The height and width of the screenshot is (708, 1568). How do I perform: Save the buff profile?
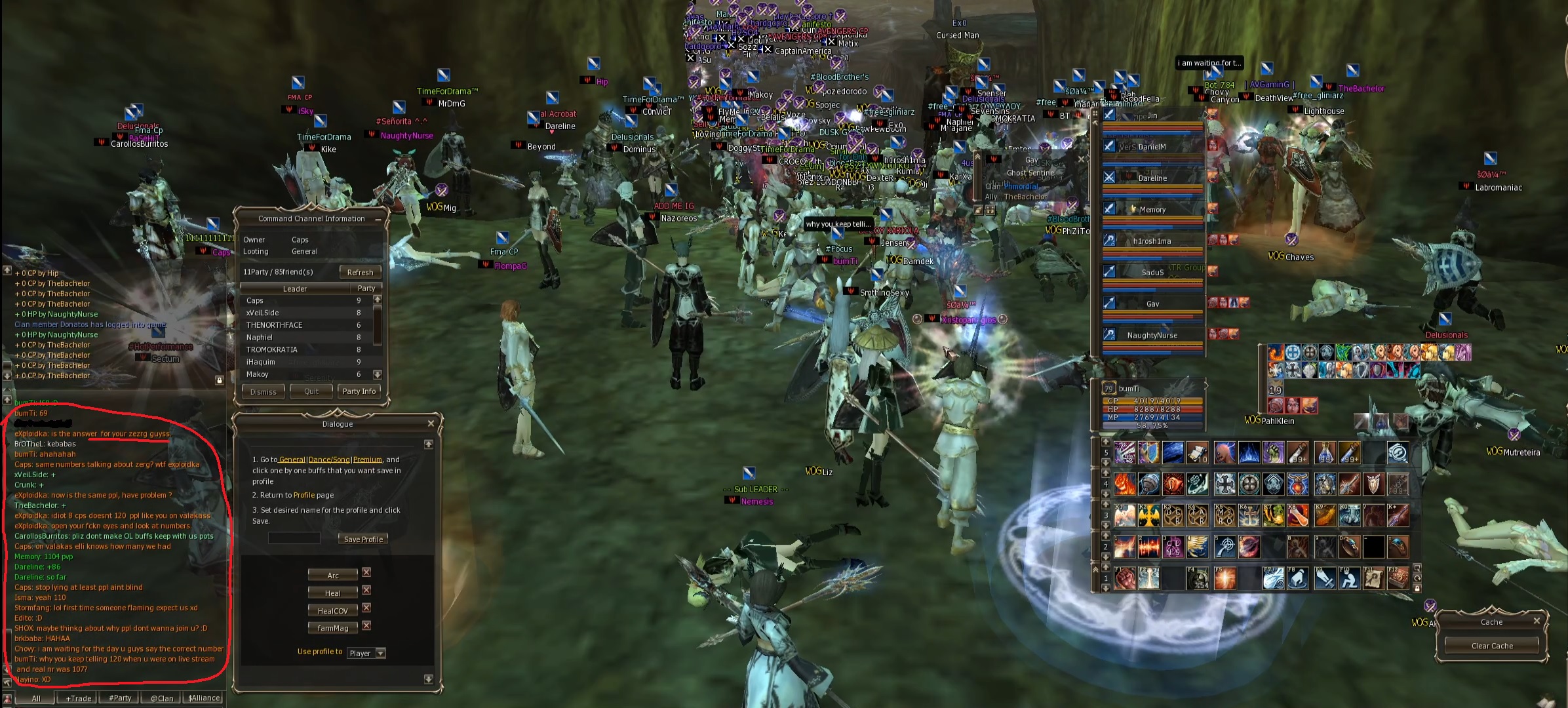tap(363, 539)
